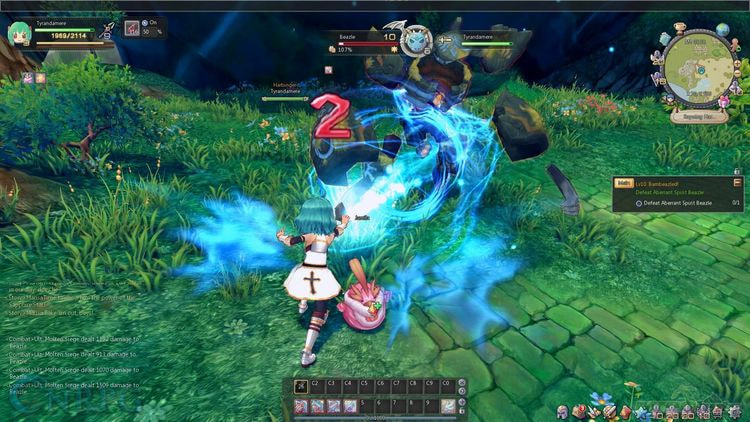Click Tyrandamere's green-haired player portrait

click(18, 34)
